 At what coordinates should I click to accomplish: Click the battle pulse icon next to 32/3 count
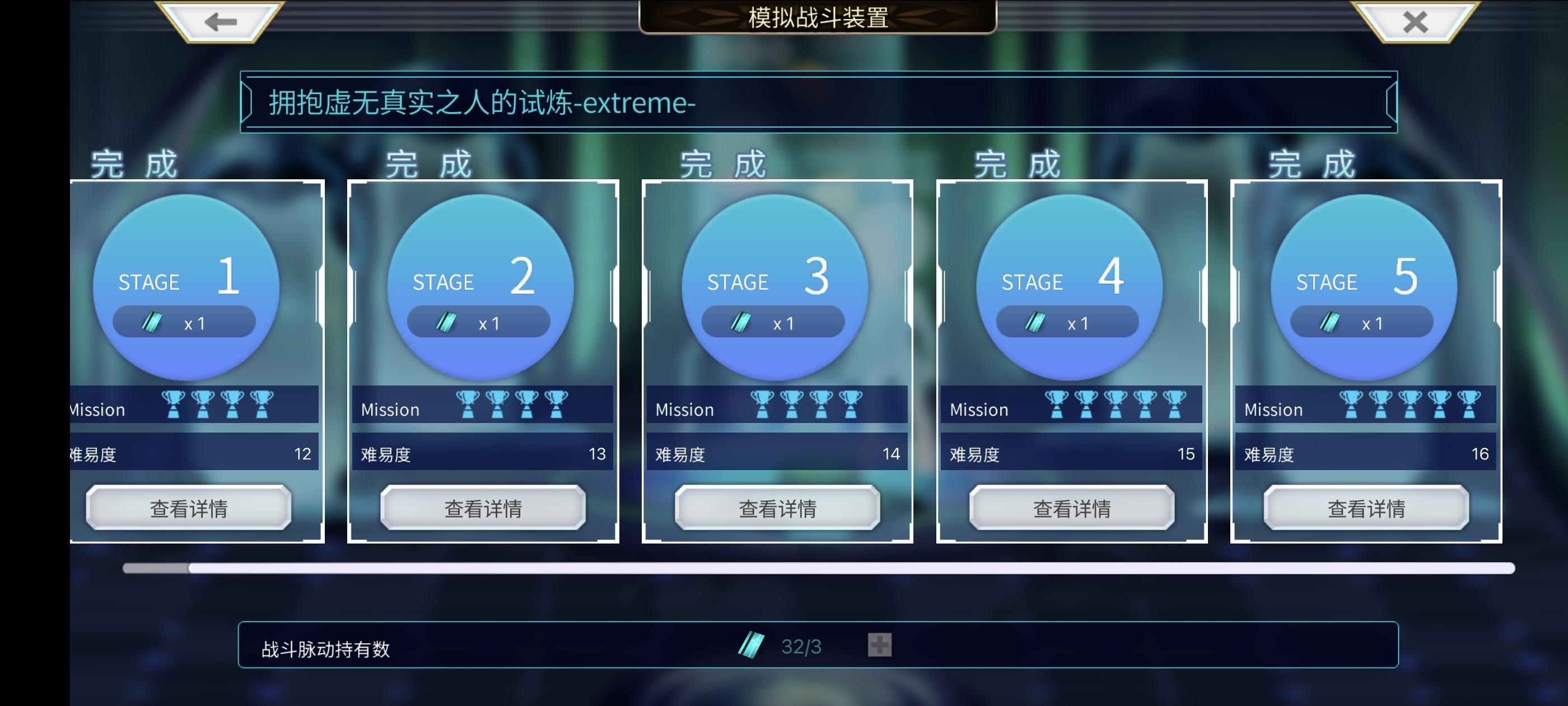752,645
